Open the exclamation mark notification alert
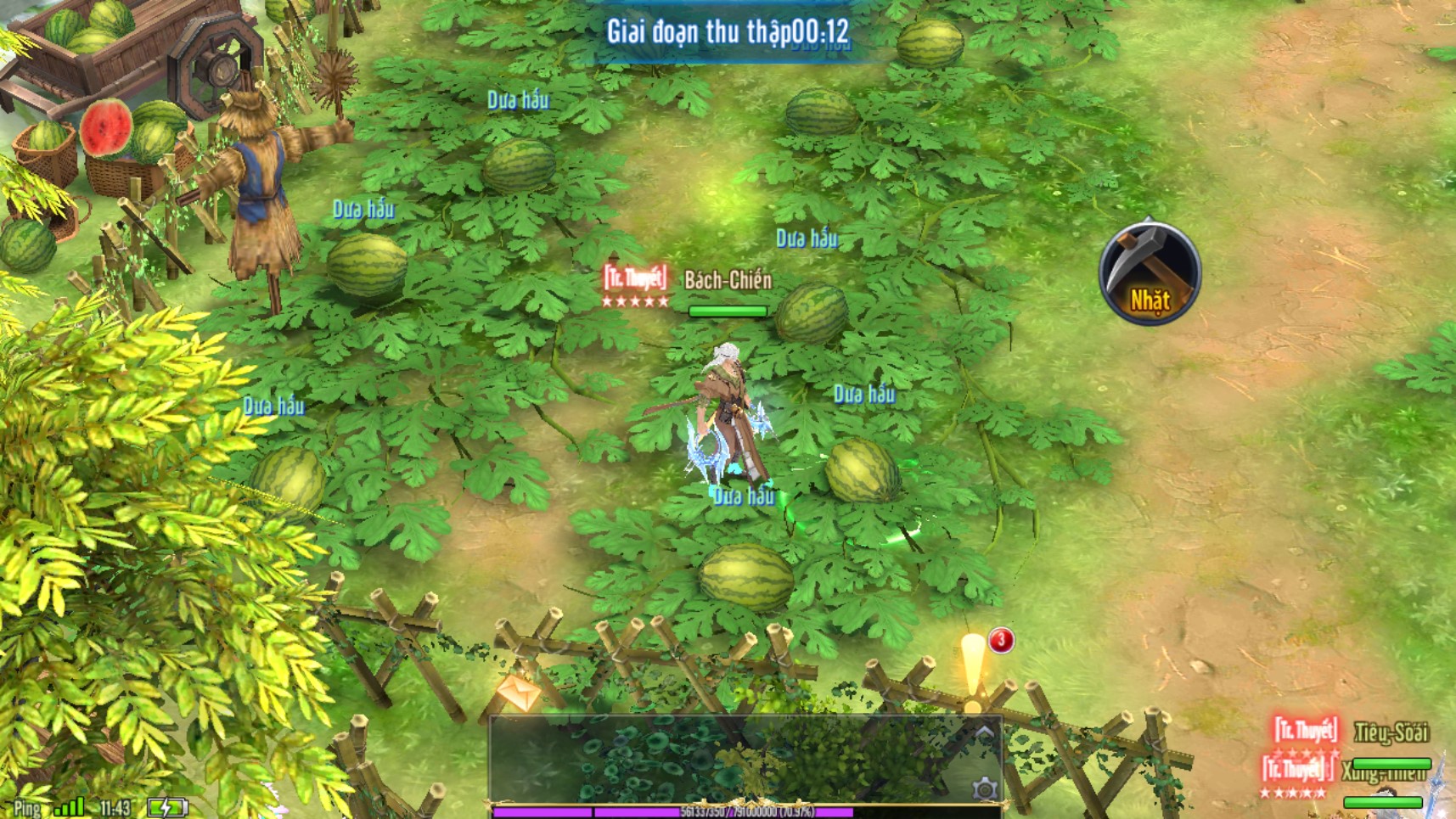Viewport: 1456px width, 819px height. point(973,670)
